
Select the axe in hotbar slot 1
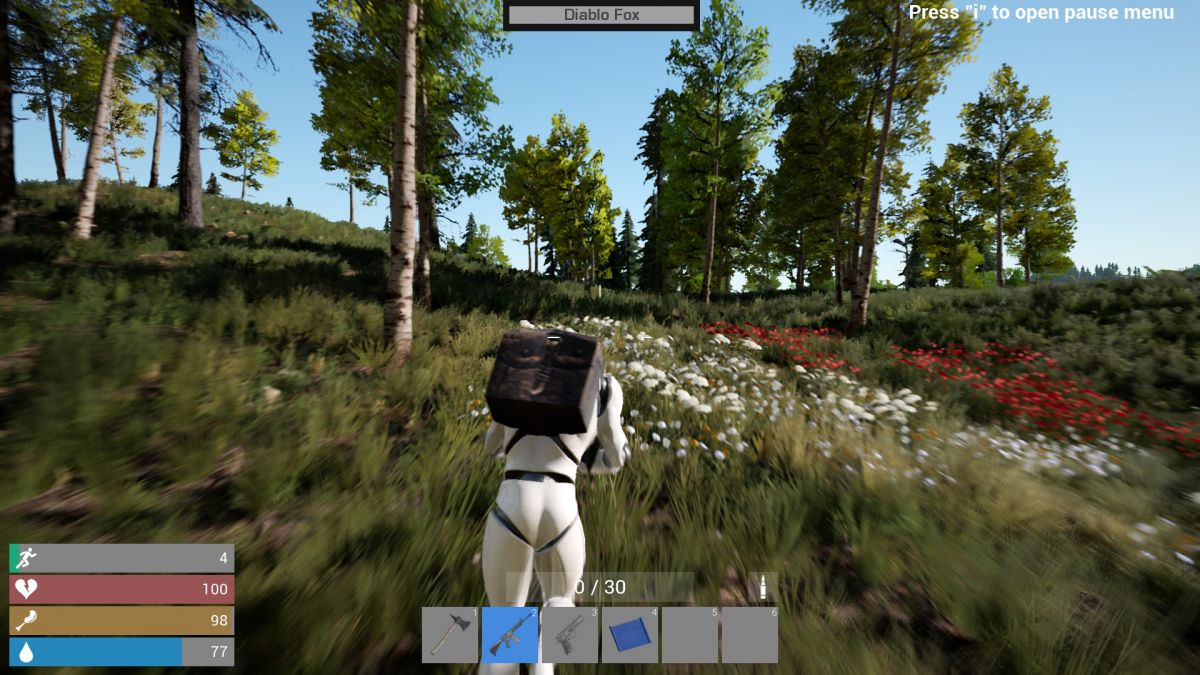point(449,634)
